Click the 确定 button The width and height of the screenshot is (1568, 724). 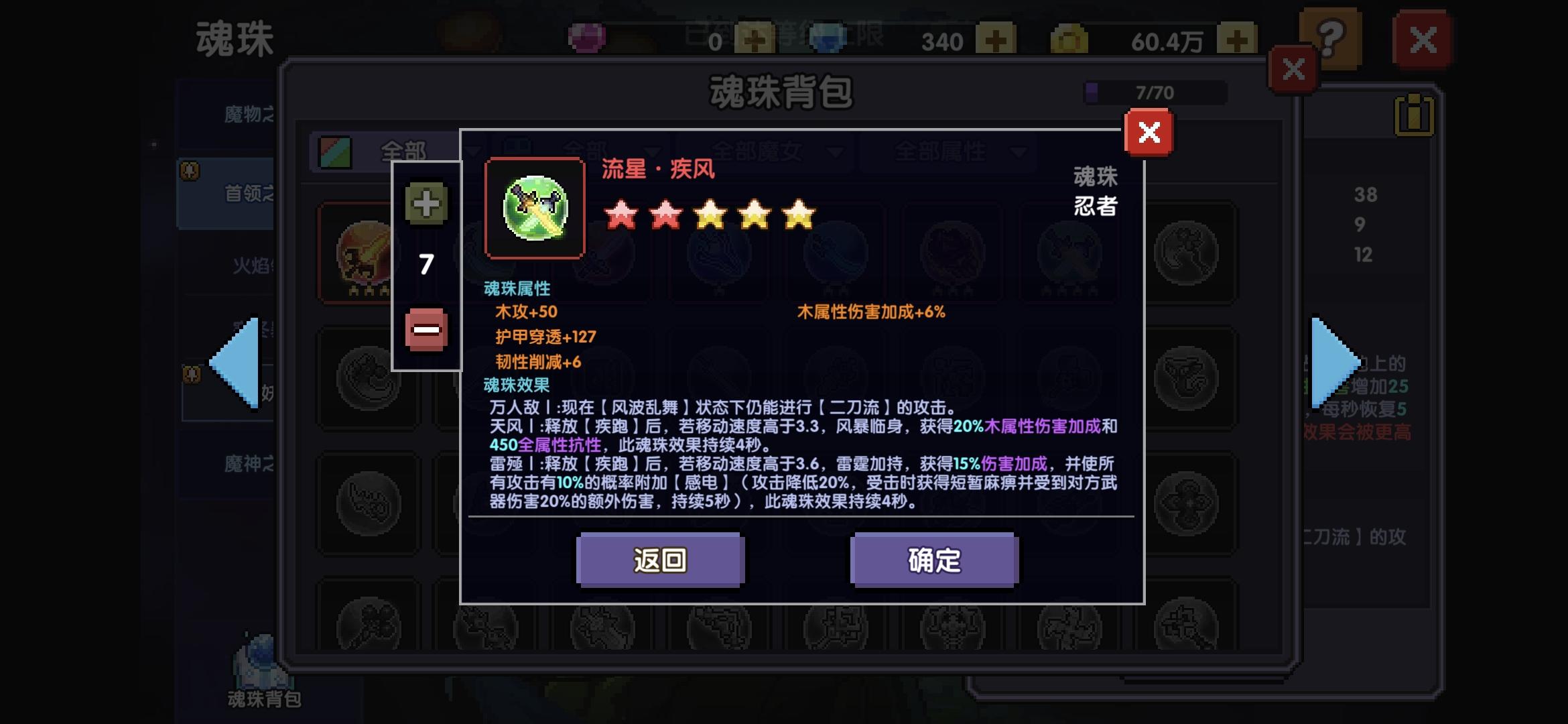[933, 560]
